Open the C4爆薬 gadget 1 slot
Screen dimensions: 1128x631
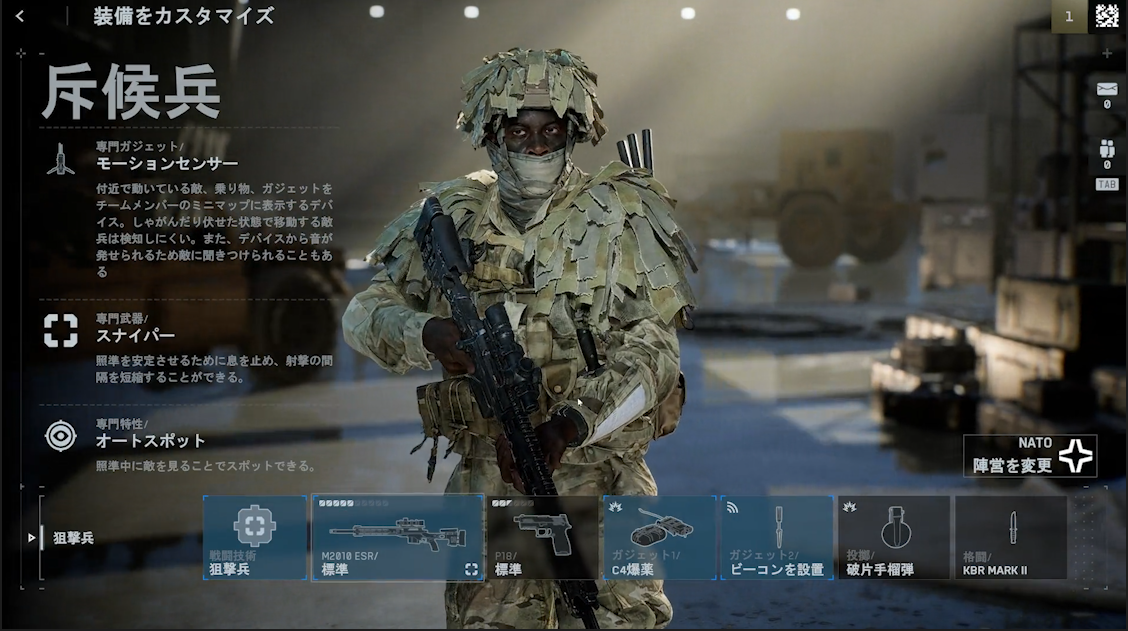click(x=659, y=538)
